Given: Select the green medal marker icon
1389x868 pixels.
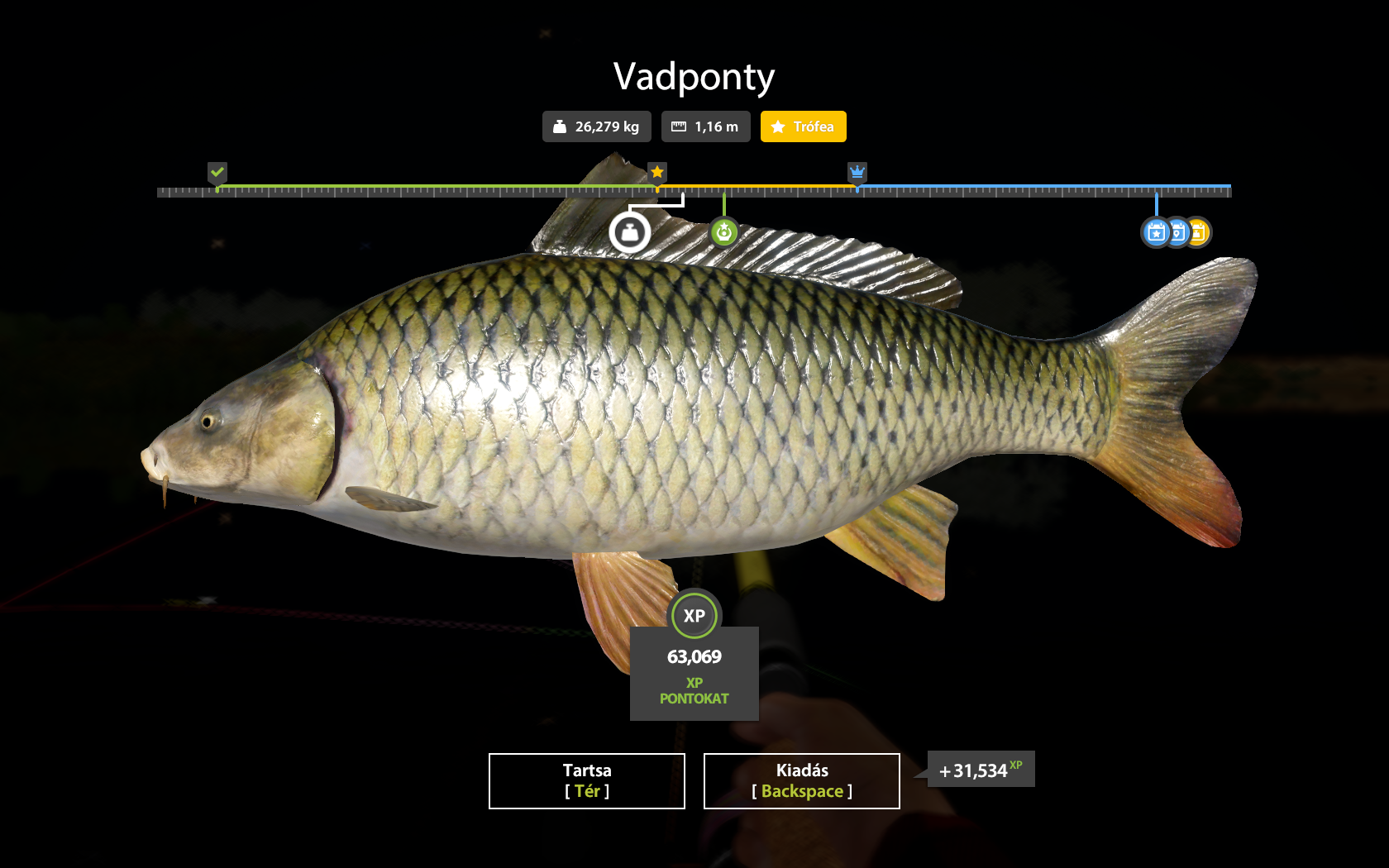Looking at the screenshot, I should click(x=724, y=232).
